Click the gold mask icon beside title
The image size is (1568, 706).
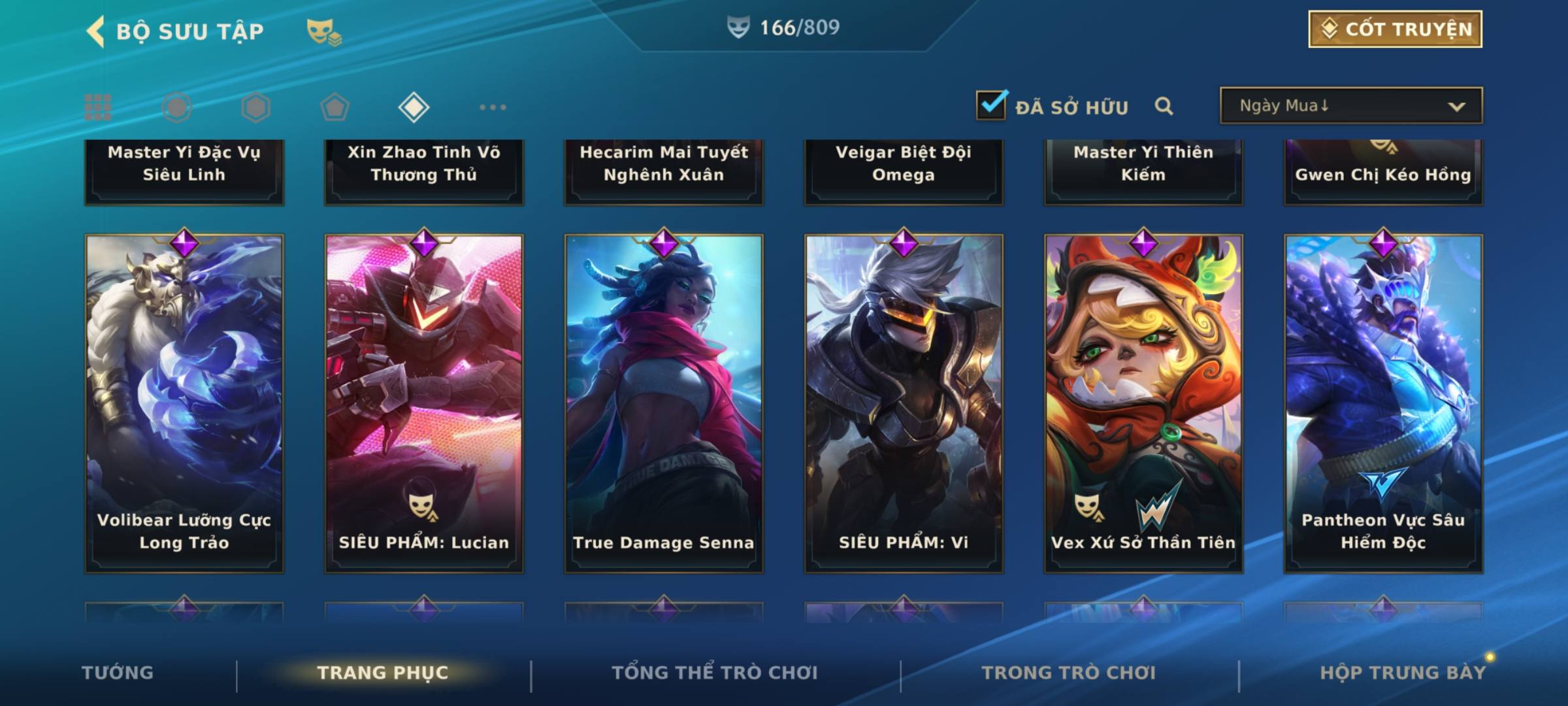pyautogui.click(x=323, y=31)
